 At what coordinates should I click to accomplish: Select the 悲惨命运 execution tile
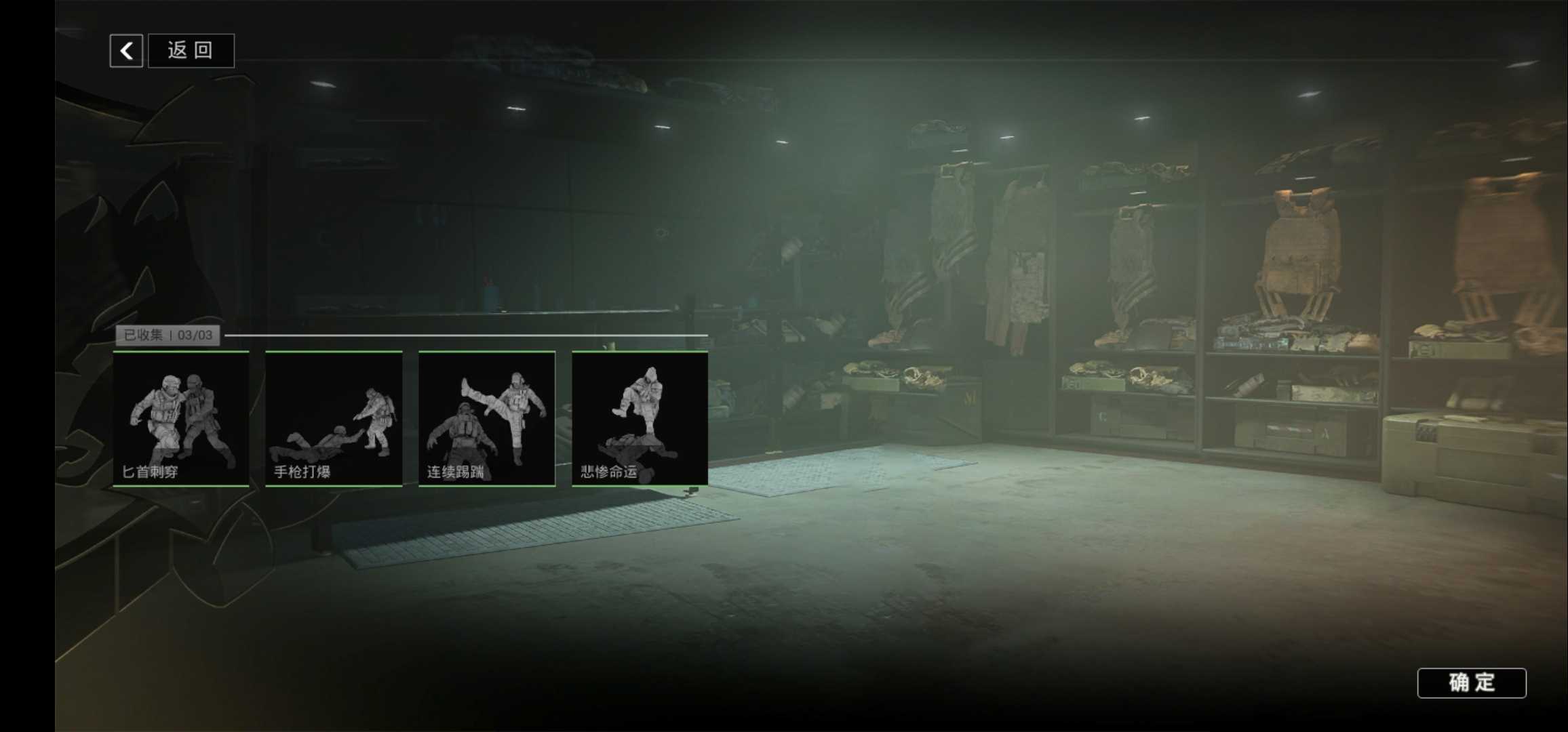pos(640,418)
